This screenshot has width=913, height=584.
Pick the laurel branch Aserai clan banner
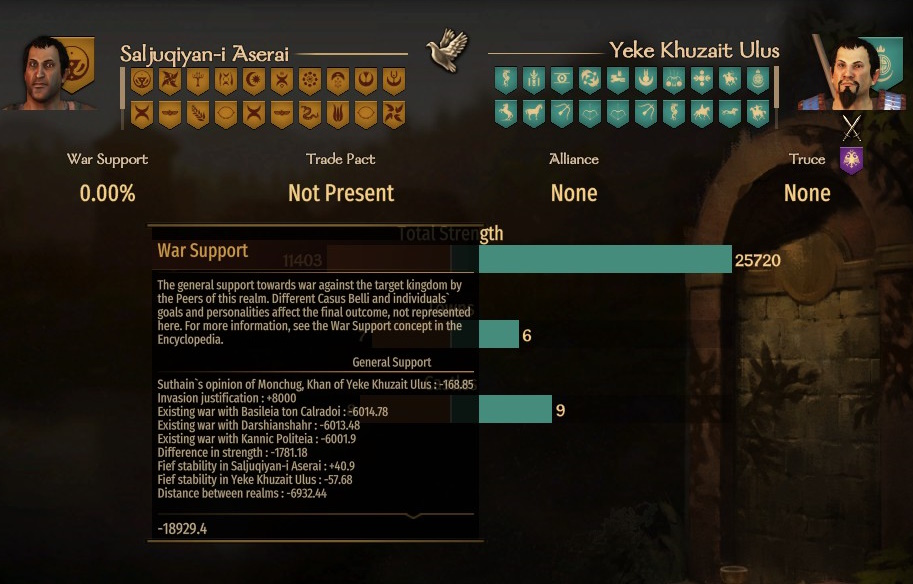click(197, 113)
